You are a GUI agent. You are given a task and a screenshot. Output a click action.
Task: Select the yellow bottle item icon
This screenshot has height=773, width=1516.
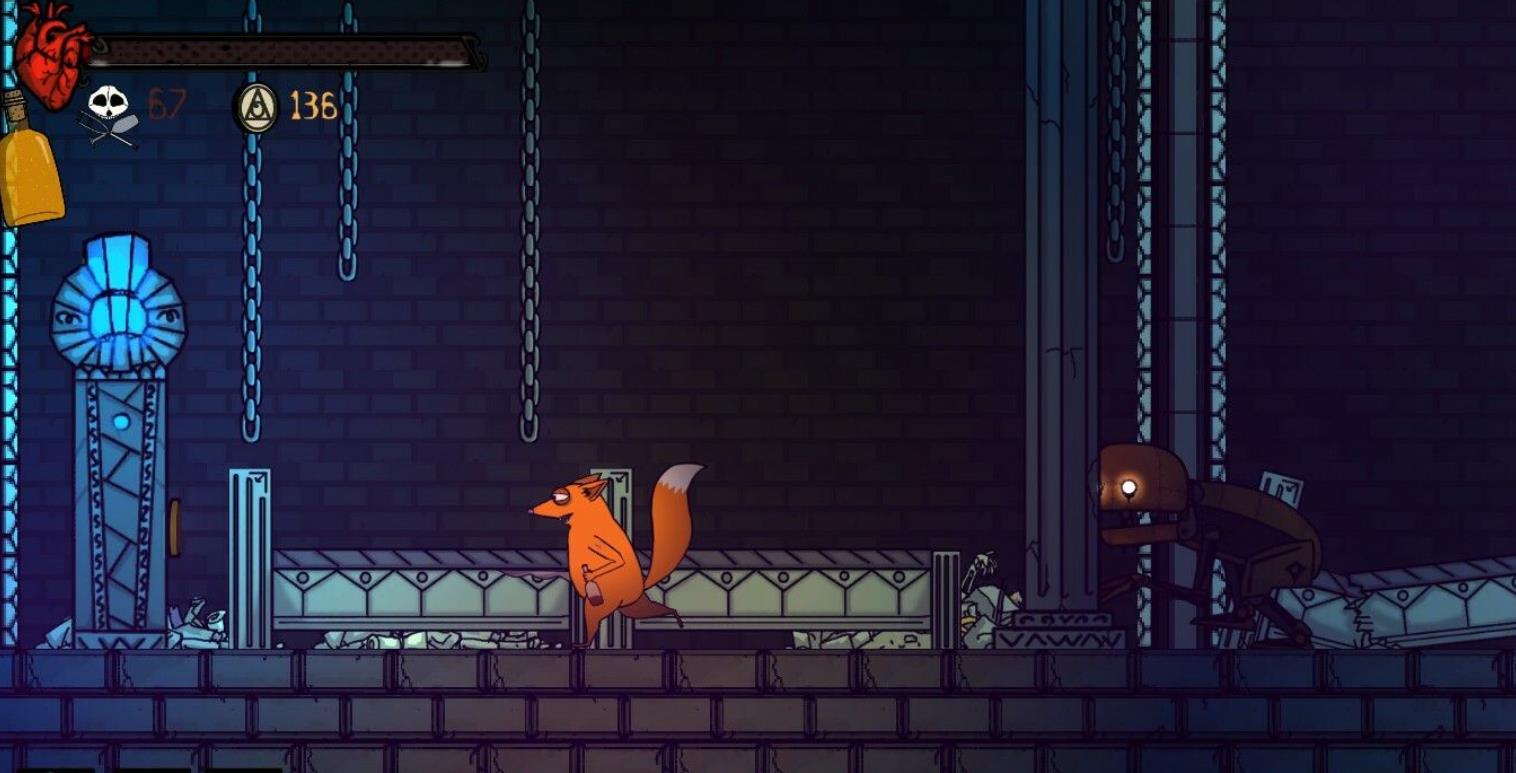pos(30,165)
